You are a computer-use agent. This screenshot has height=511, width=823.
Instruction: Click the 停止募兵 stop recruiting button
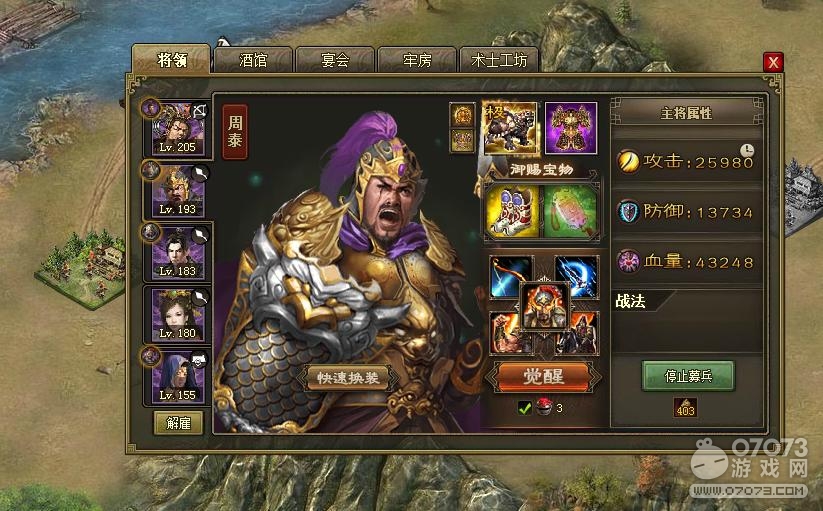coord(688,376)
